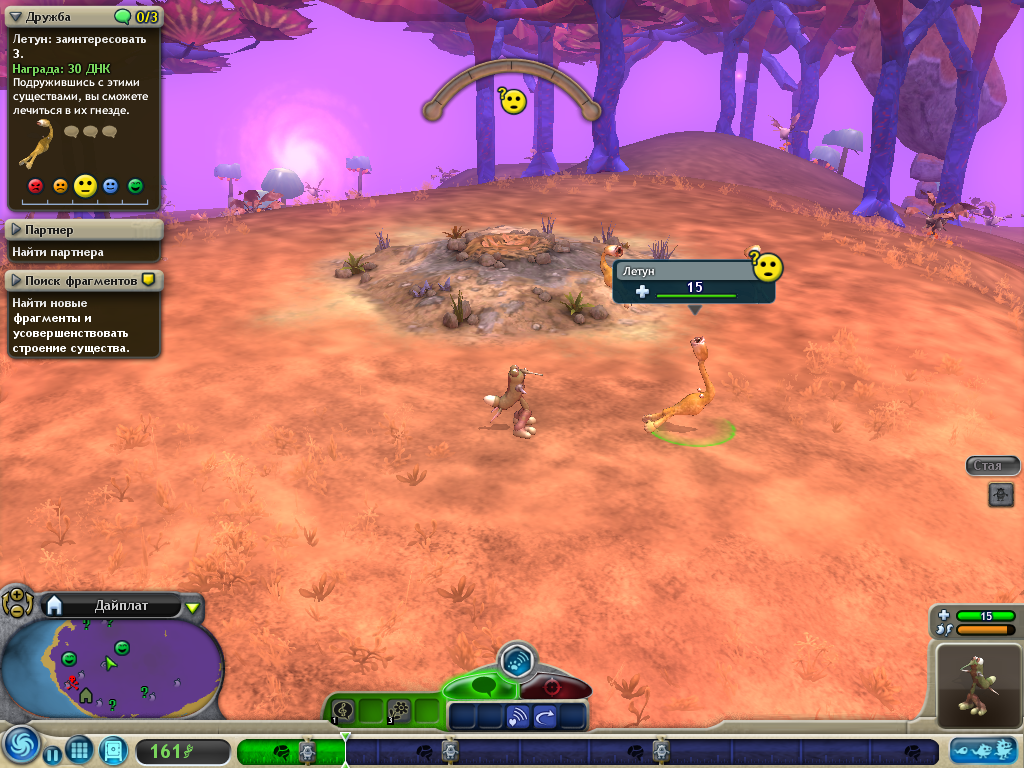Open the Стая pack panel
This screenshot has width=1024, height=768.
pyautogui.click(x=986, y=466)
